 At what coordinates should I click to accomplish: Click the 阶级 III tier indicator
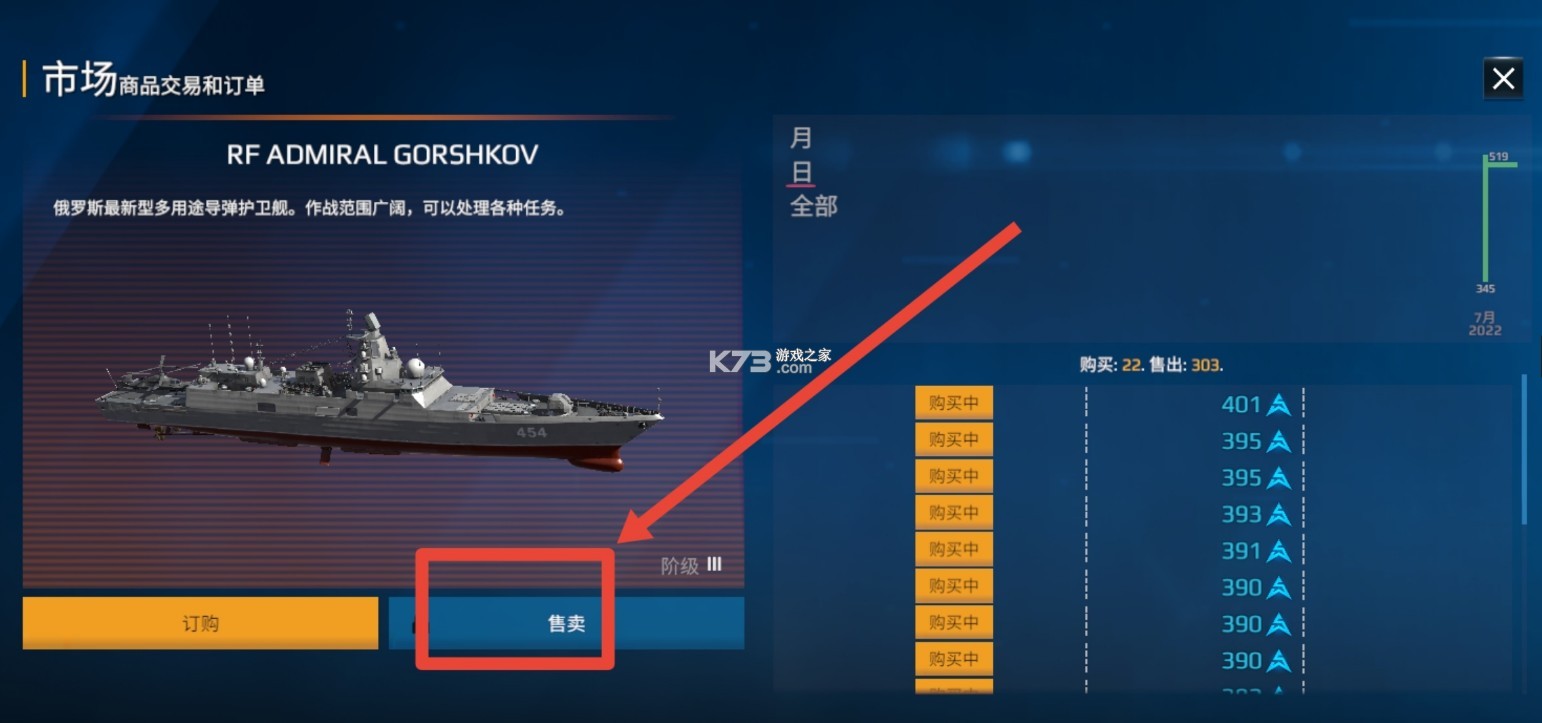(x=691, y=565)
